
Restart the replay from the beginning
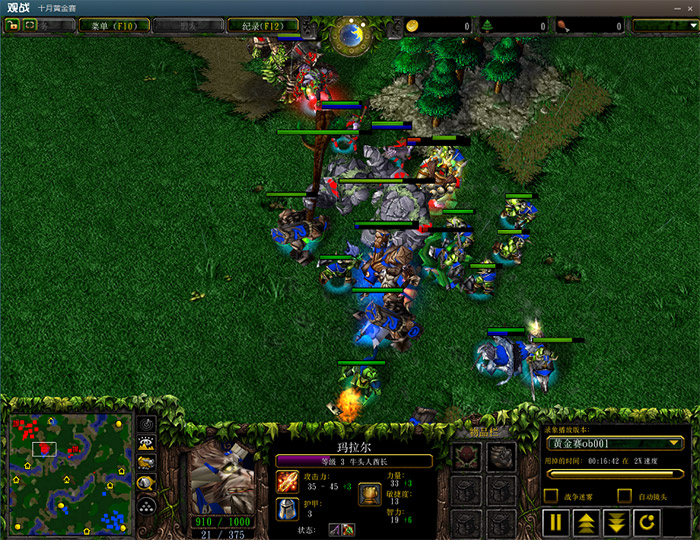(x=647, y=521)
